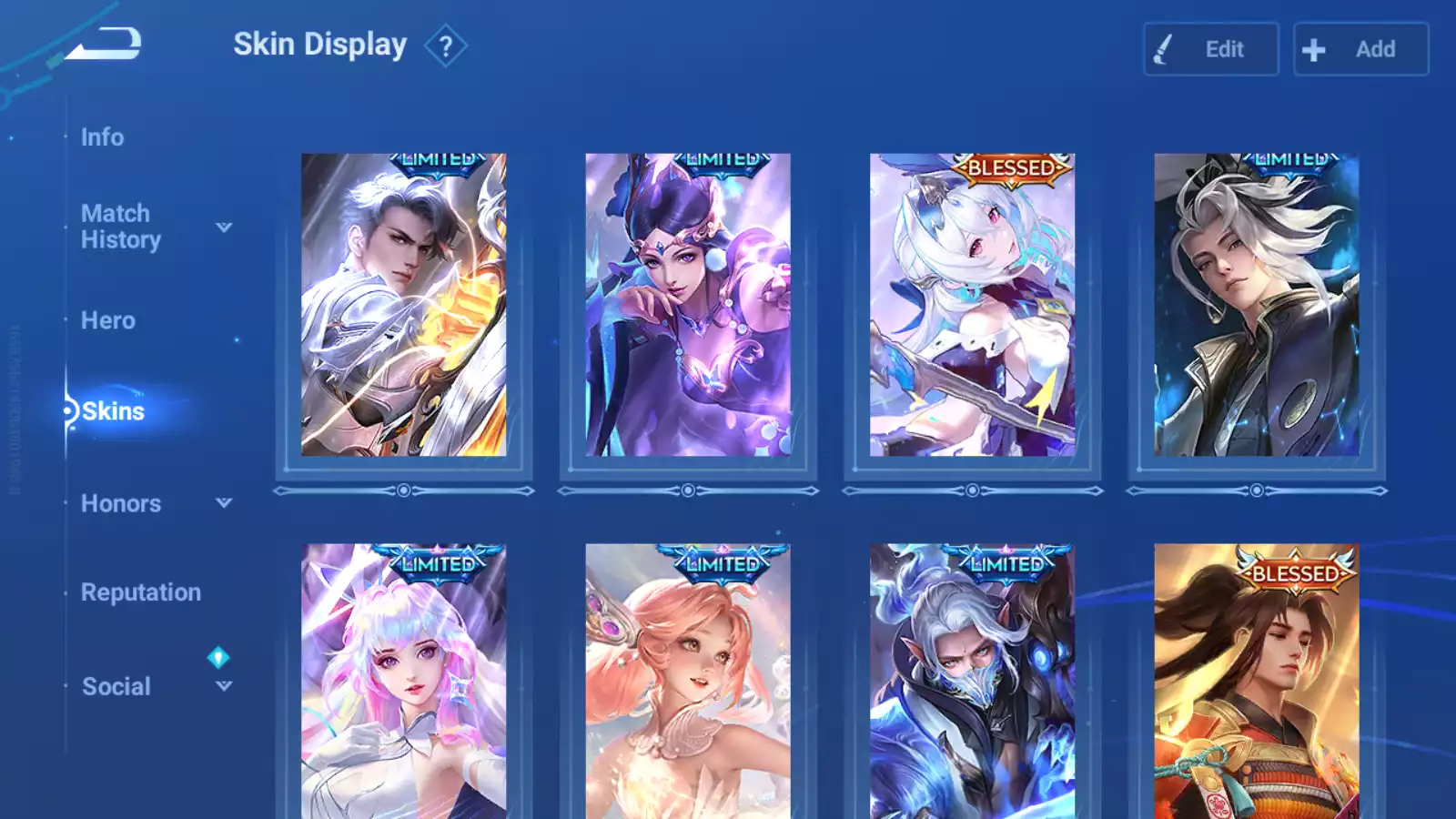Switch to the Info tab
This screenshot has width=1456, height=819.
click(x=102, y=137)
